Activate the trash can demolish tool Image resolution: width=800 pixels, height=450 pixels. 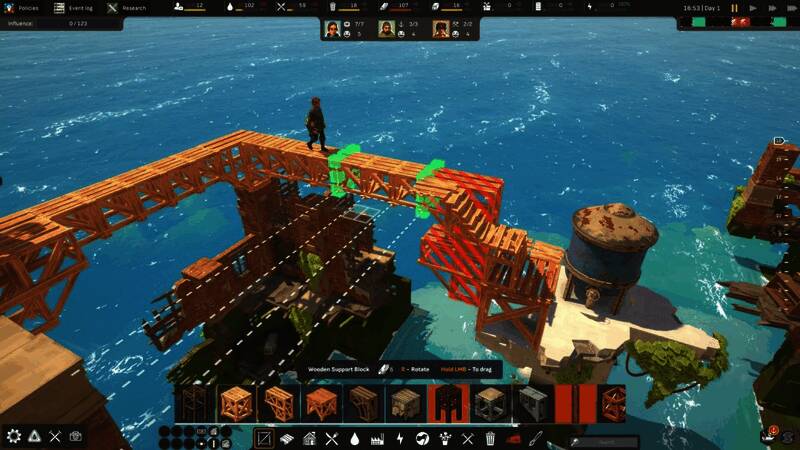tap(490, 438)
